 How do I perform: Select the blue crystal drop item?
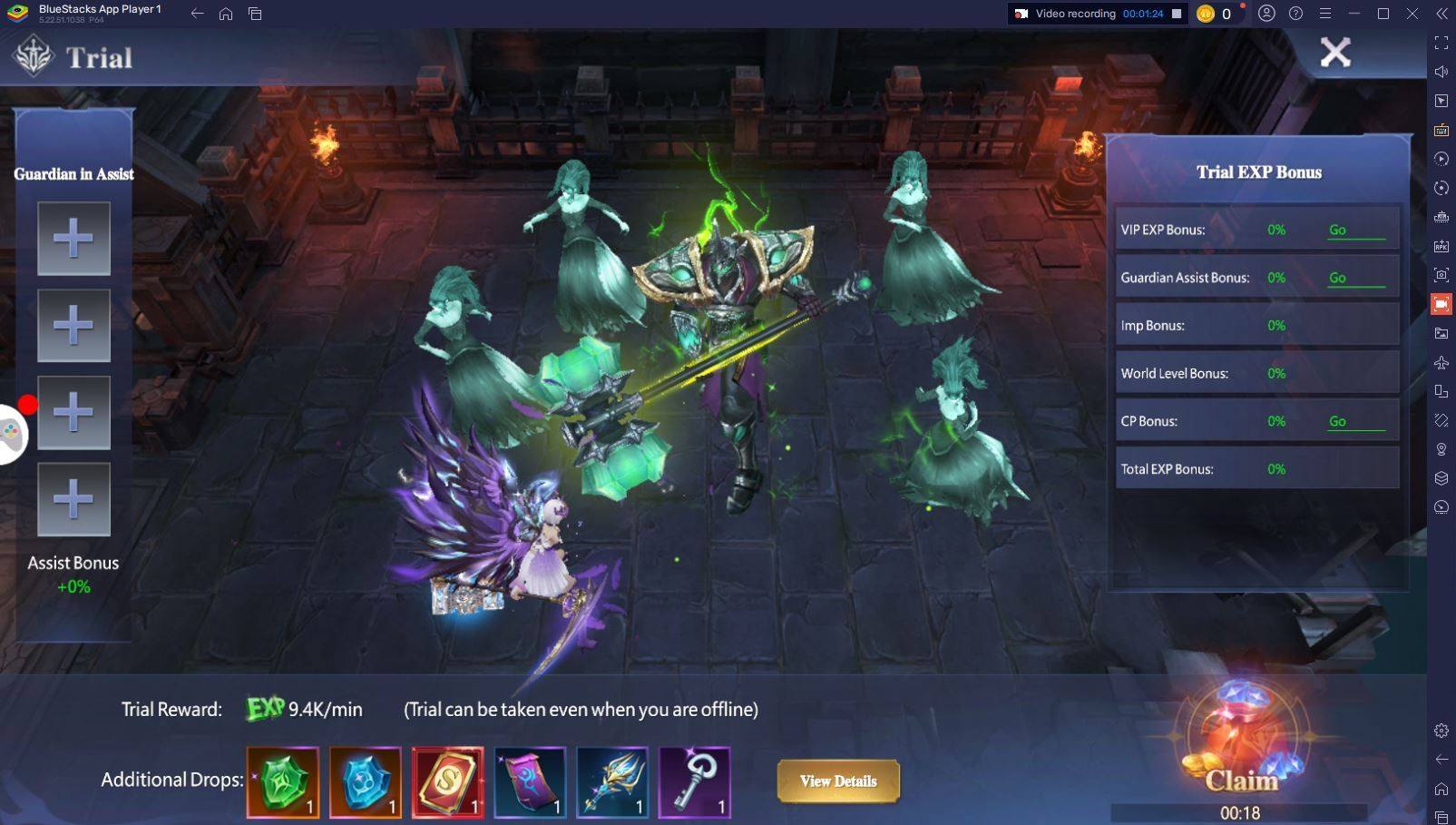coord(366,782)
